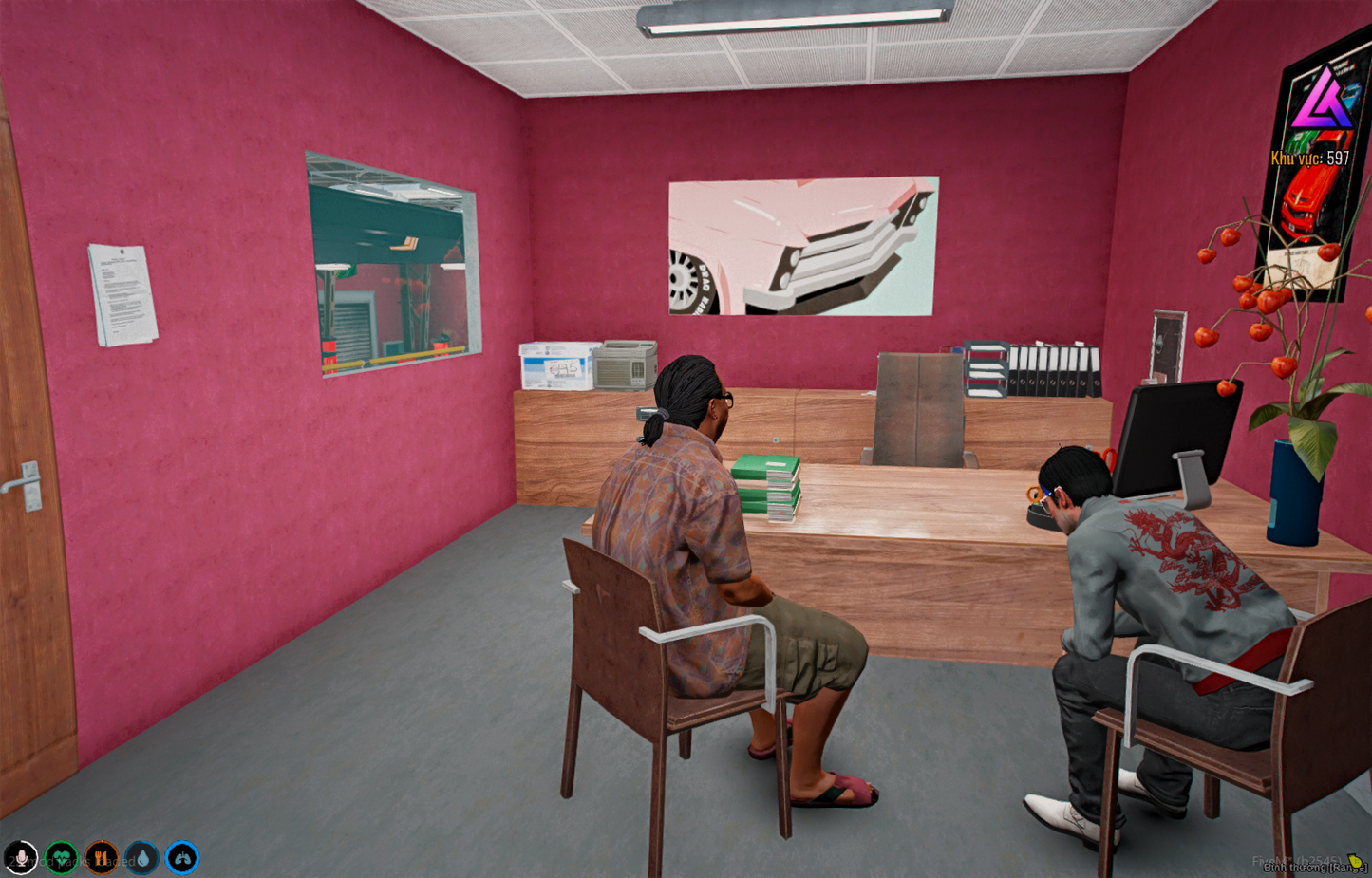1372x878 pixels.
Task: Click the 597 zone number
Action: point(1338,159)
